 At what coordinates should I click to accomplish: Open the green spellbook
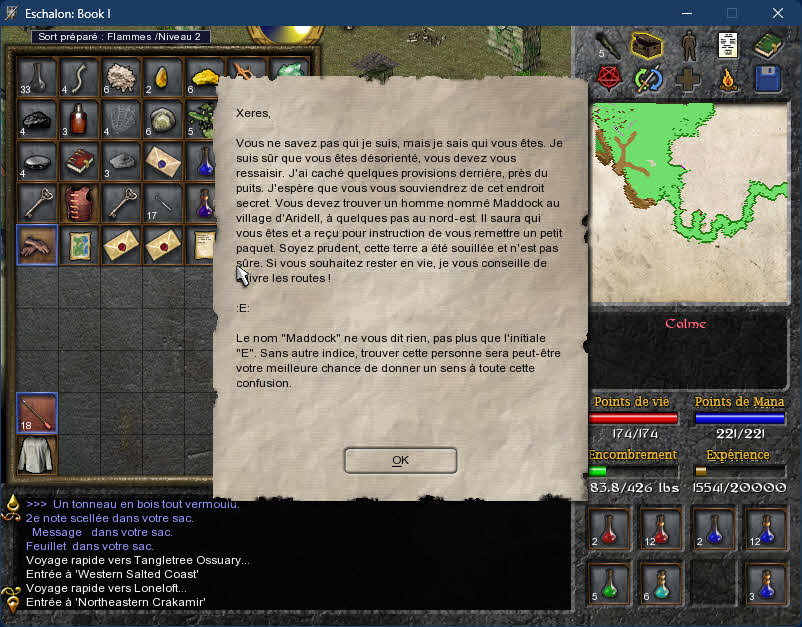(768, 46)
